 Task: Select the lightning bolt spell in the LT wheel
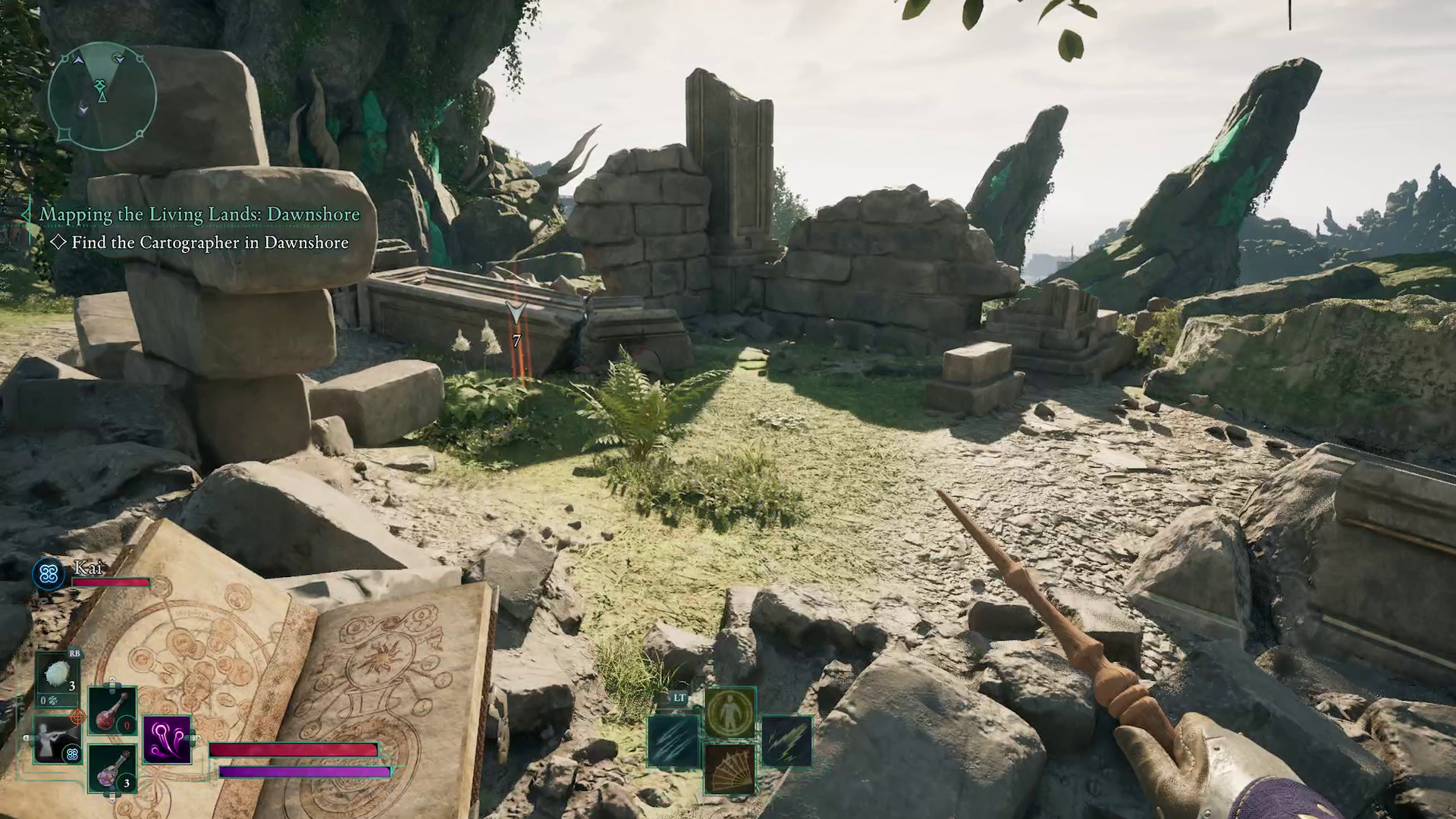787,741
